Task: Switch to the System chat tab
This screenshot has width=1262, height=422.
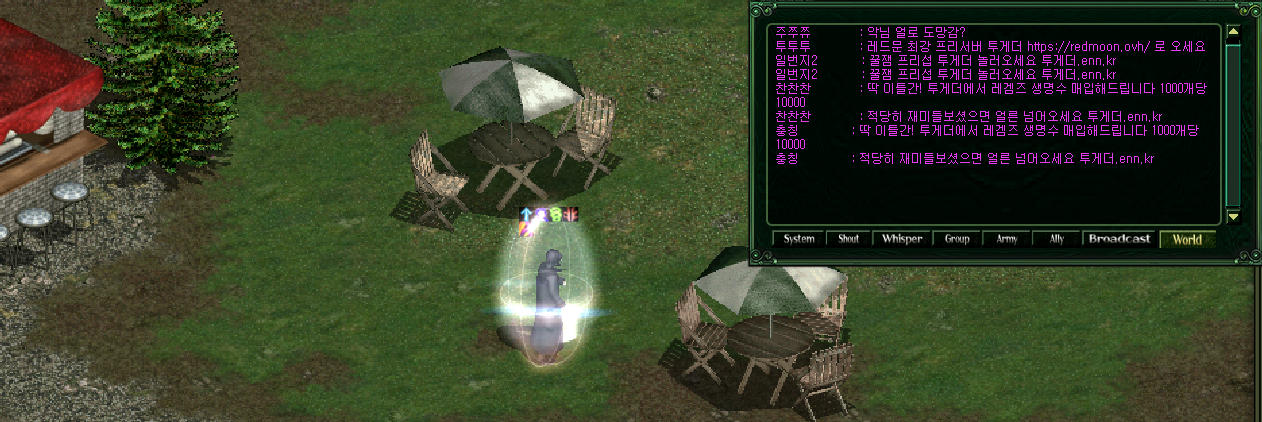Action: tap(798, 240)
